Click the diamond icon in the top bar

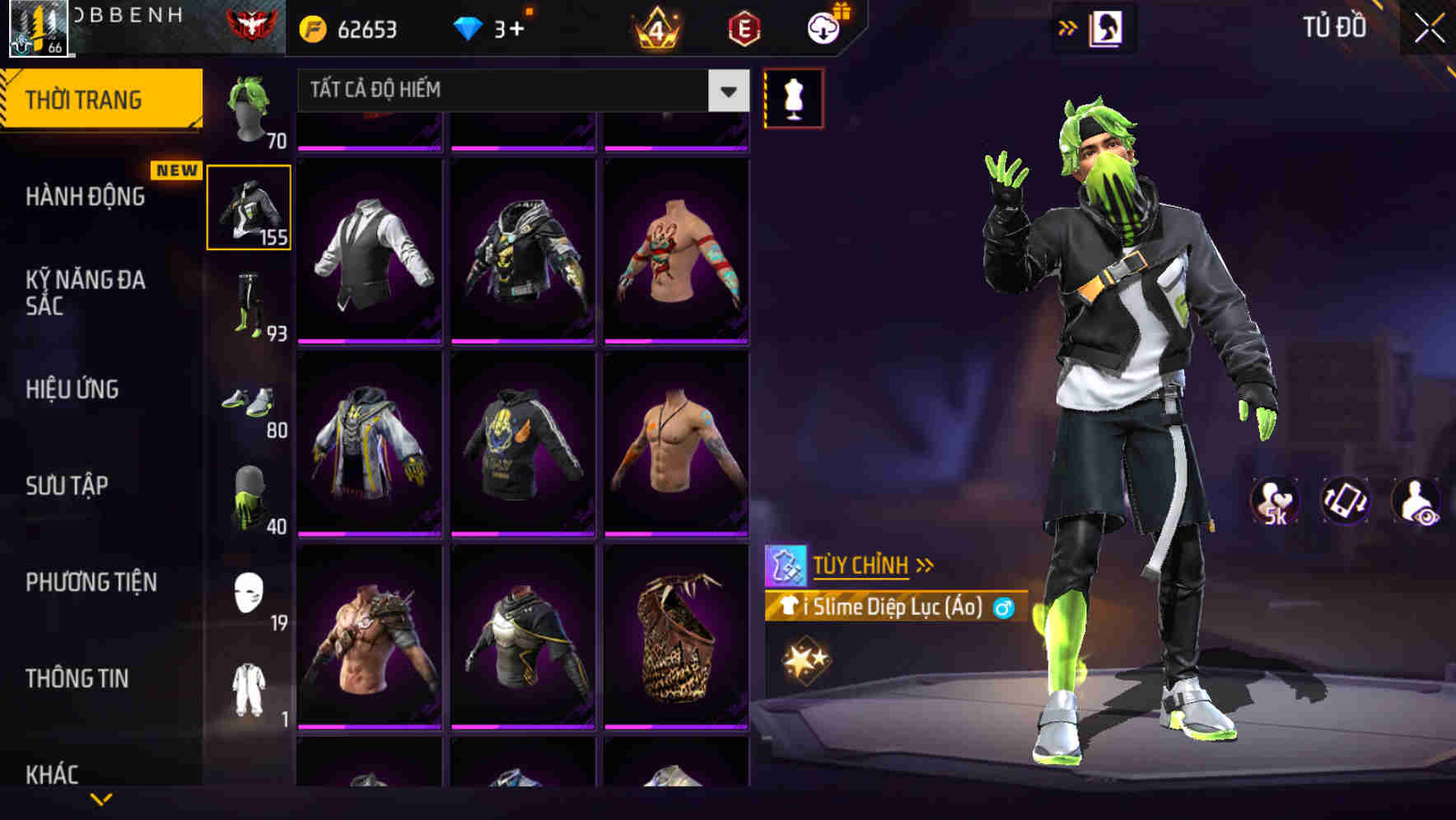click(469, 26)
